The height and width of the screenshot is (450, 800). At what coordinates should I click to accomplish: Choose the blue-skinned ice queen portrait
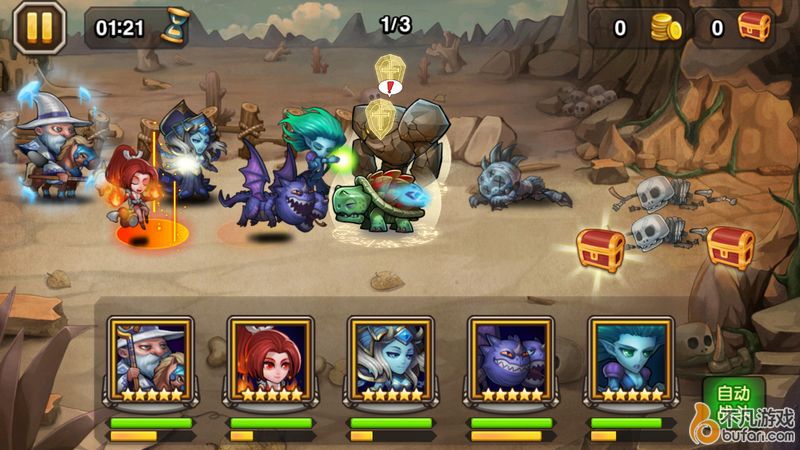pyautogui.click(x=391, y=357)
